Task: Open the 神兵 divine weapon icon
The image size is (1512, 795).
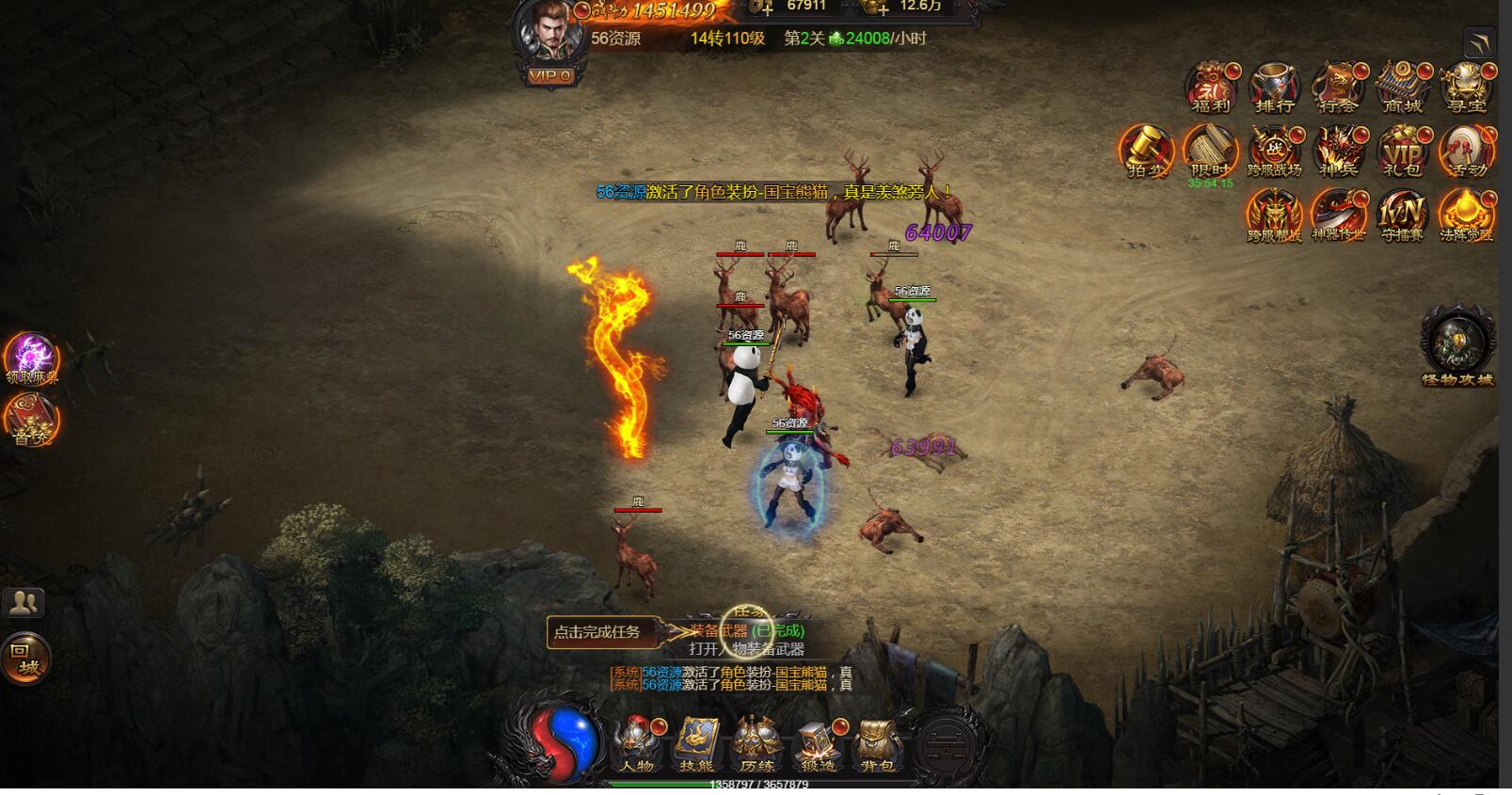Action: (1338, 151)
